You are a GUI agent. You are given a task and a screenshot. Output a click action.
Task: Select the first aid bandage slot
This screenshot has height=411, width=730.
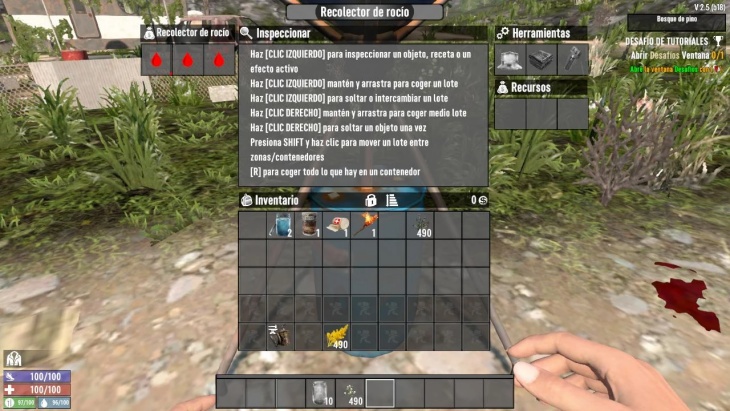point(336,225)
